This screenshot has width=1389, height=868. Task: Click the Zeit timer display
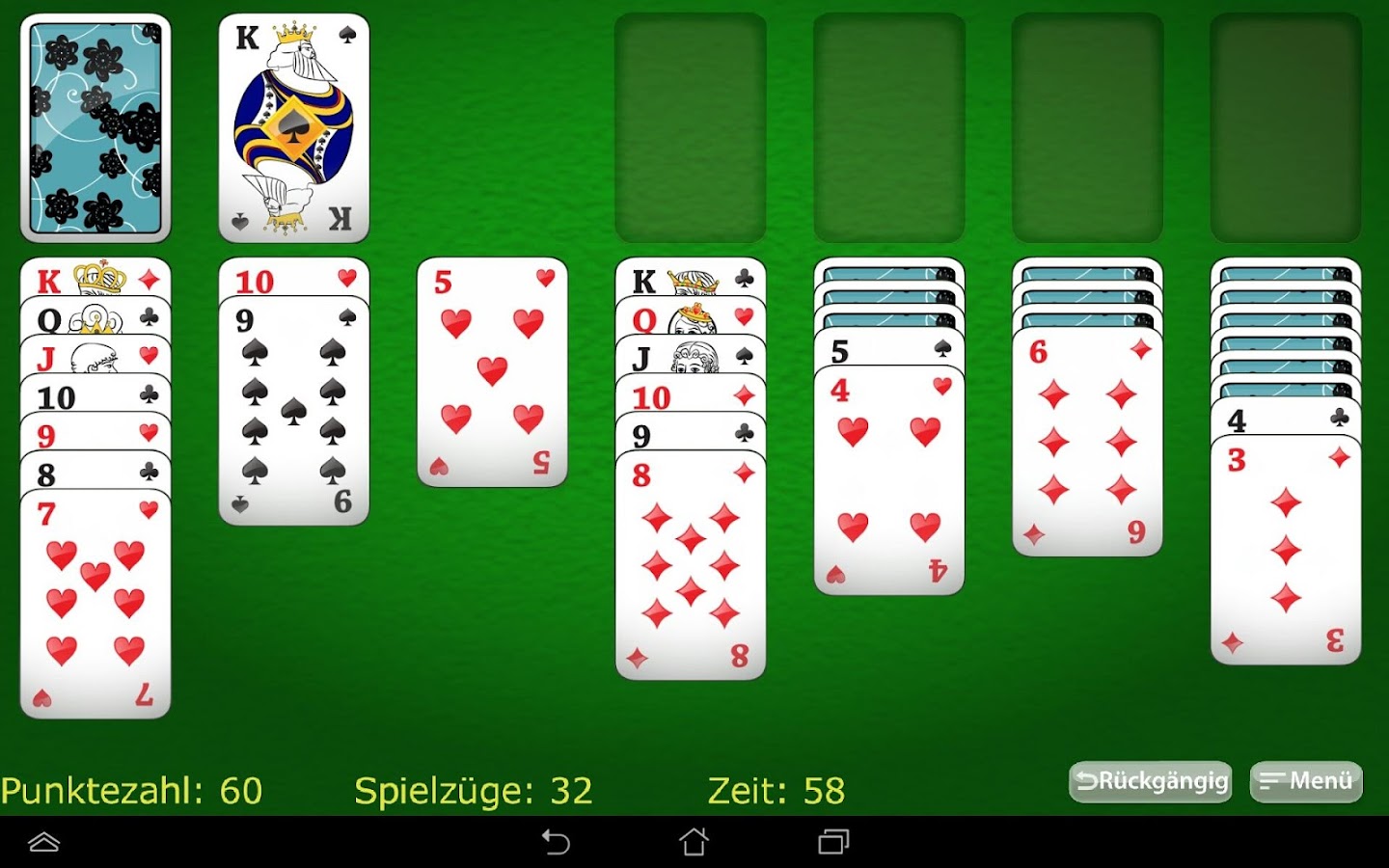click(776, 790)
